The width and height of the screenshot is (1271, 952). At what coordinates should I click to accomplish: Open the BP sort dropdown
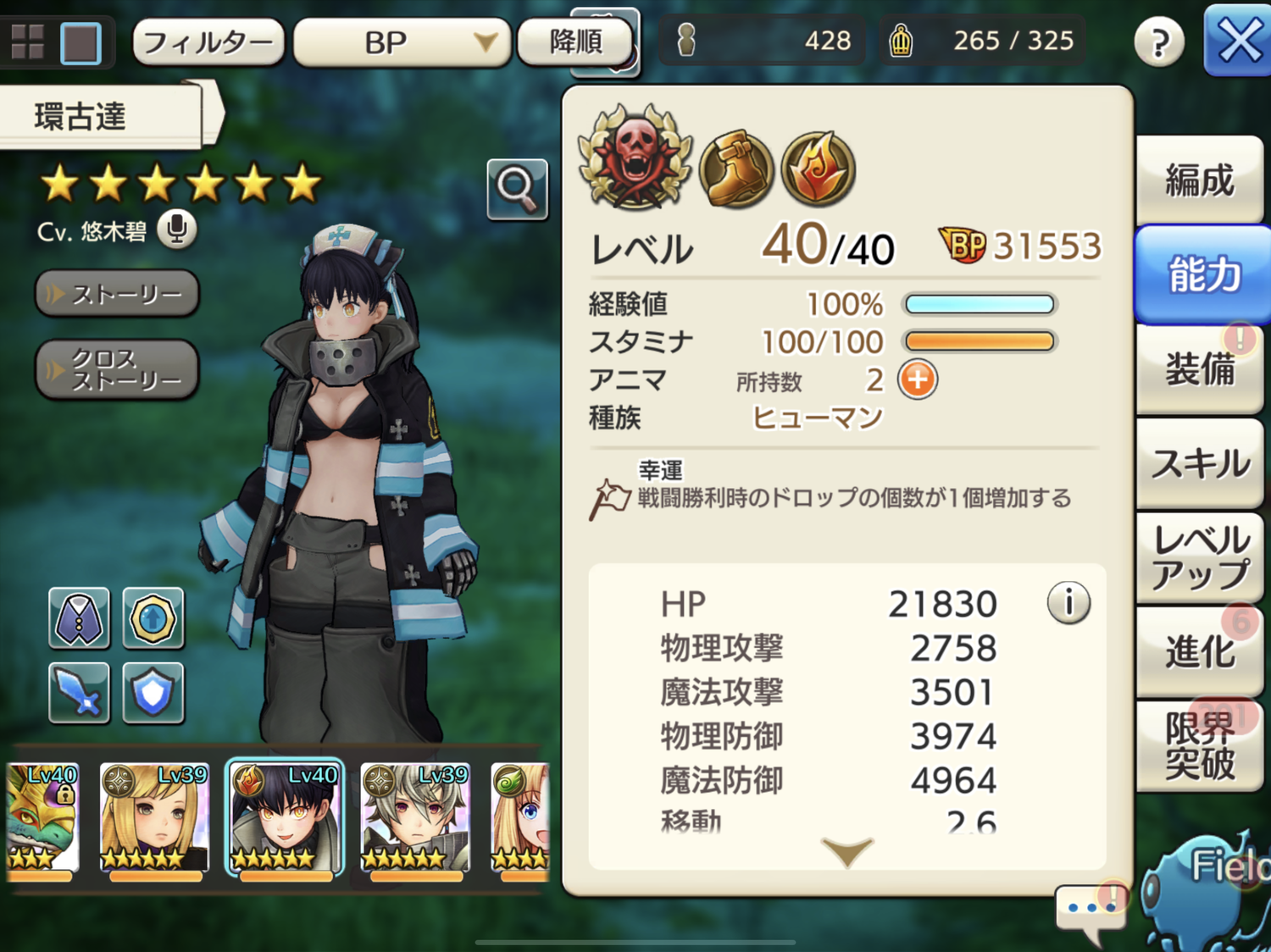click(402, 42)
